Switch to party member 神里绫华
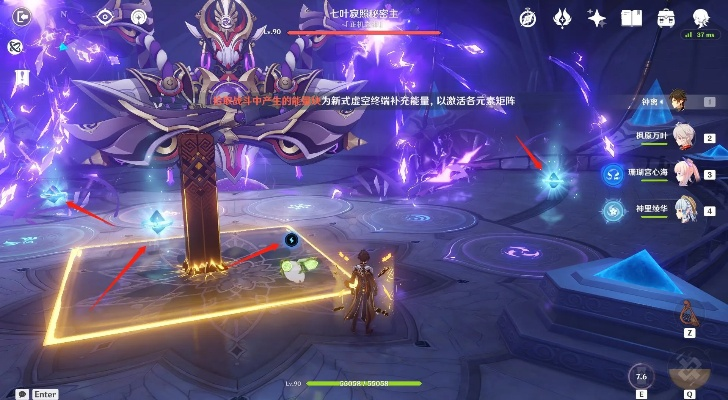Screen dimensions: 728x400 click(x=685, y=208)
